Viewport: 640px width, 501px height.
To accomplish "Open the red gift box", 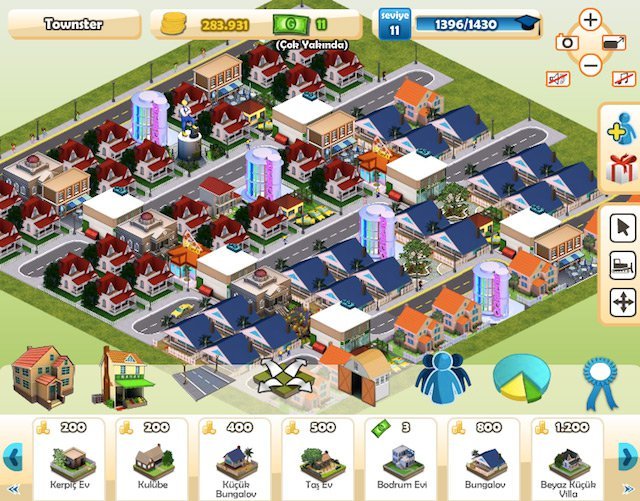I will coord(622,168).
